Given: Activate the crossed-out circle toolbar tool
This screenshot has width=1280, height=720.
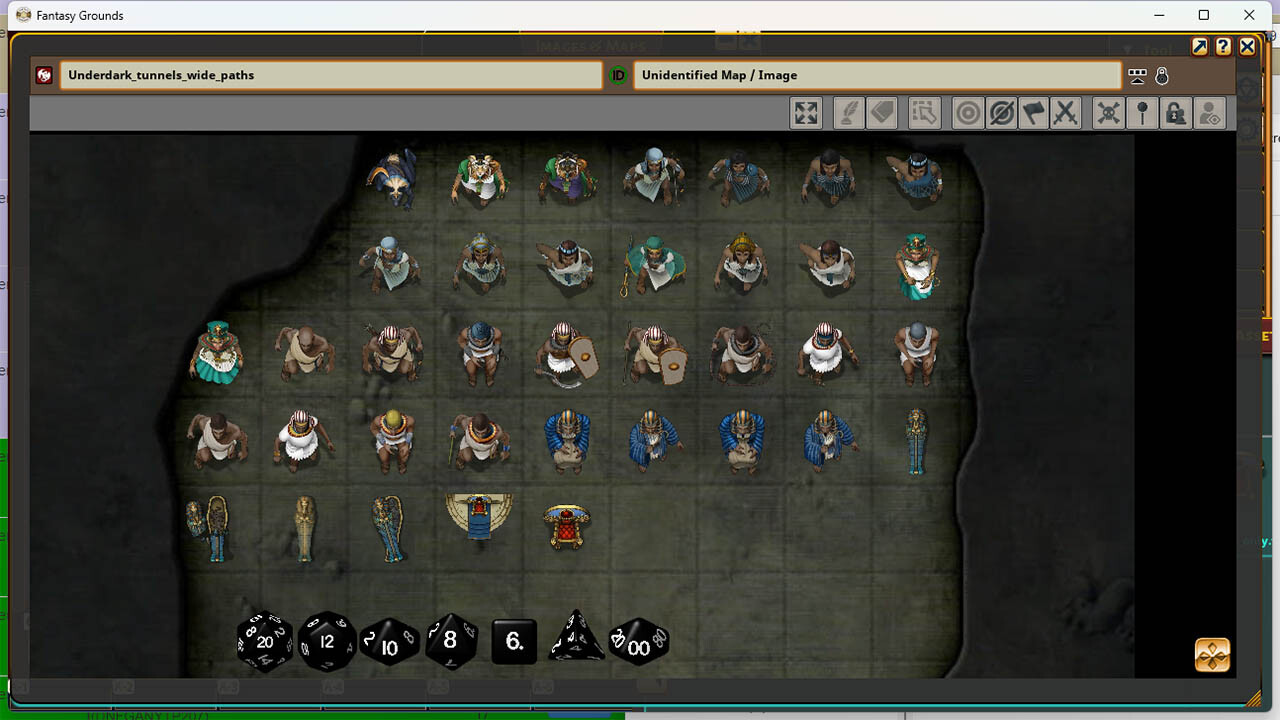Looking at the screenshot, I should tap(1000, 113).
